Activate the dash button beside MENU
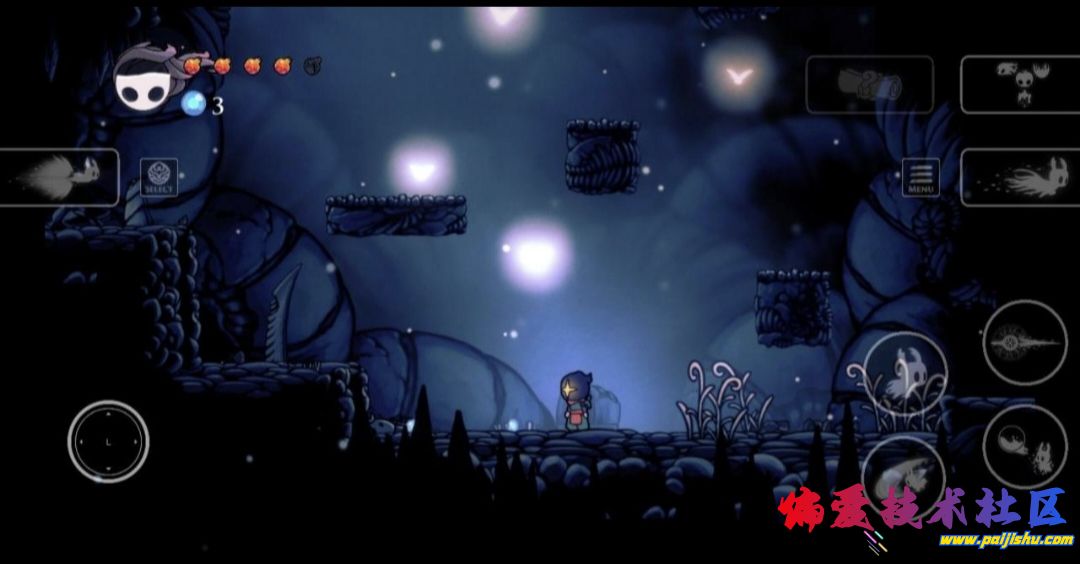The height and width of the screenshot is (564, 1080). coord(1019,177)
